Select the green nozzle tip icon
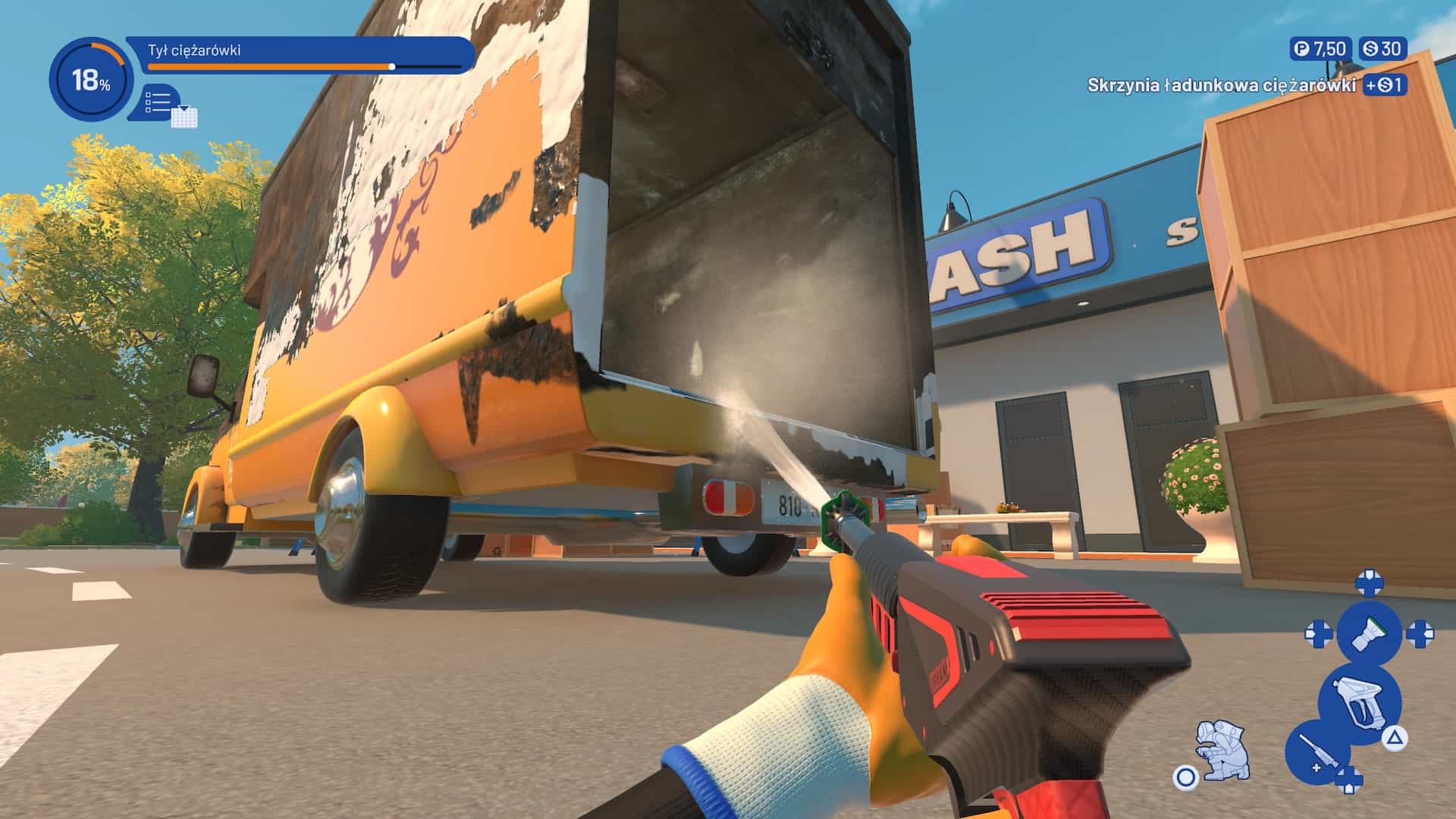Screen dimensions: 1456x819 [1369, 632]
